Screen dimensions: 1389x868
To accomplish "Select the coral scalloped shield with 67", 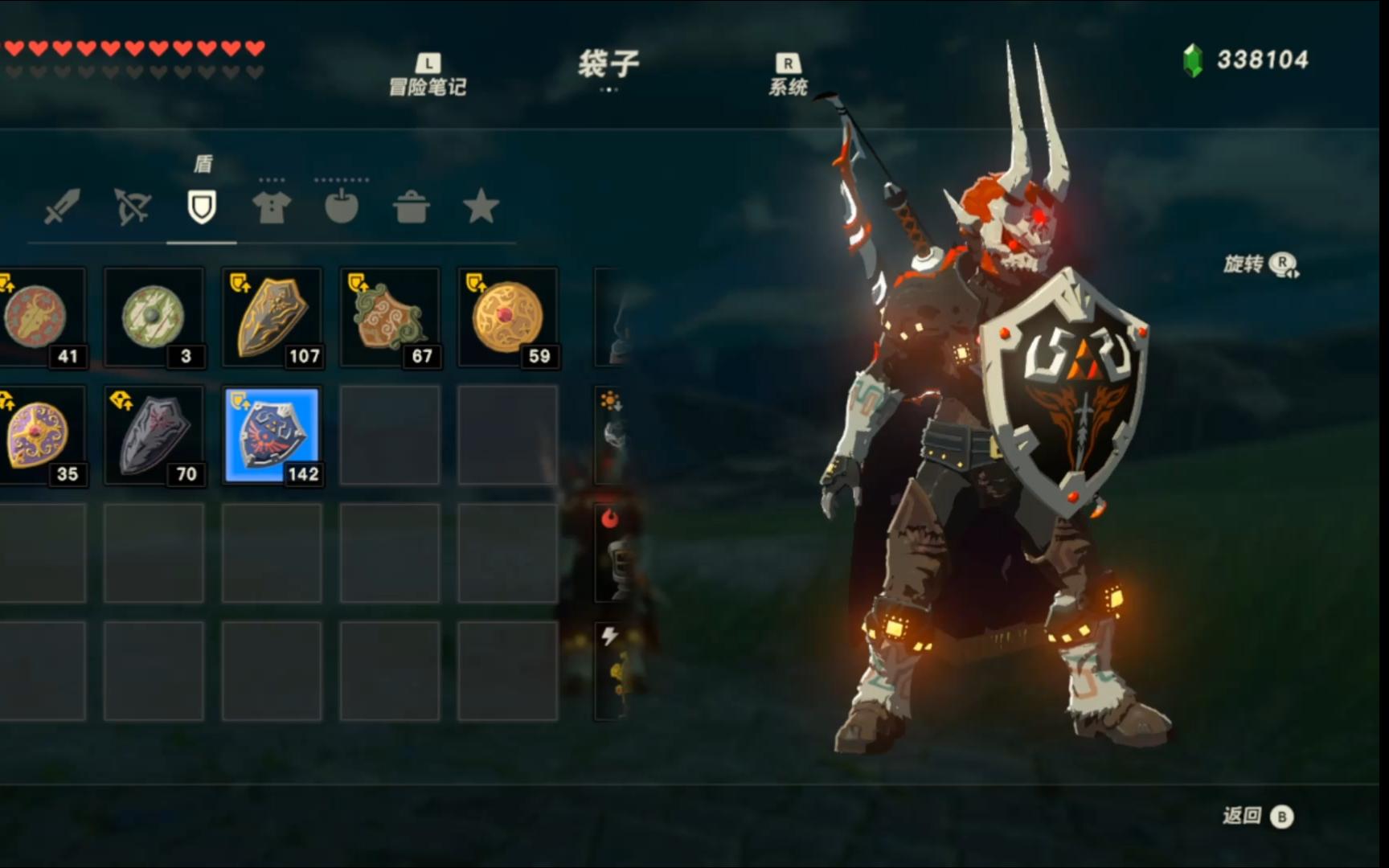I will pos(390,317).
